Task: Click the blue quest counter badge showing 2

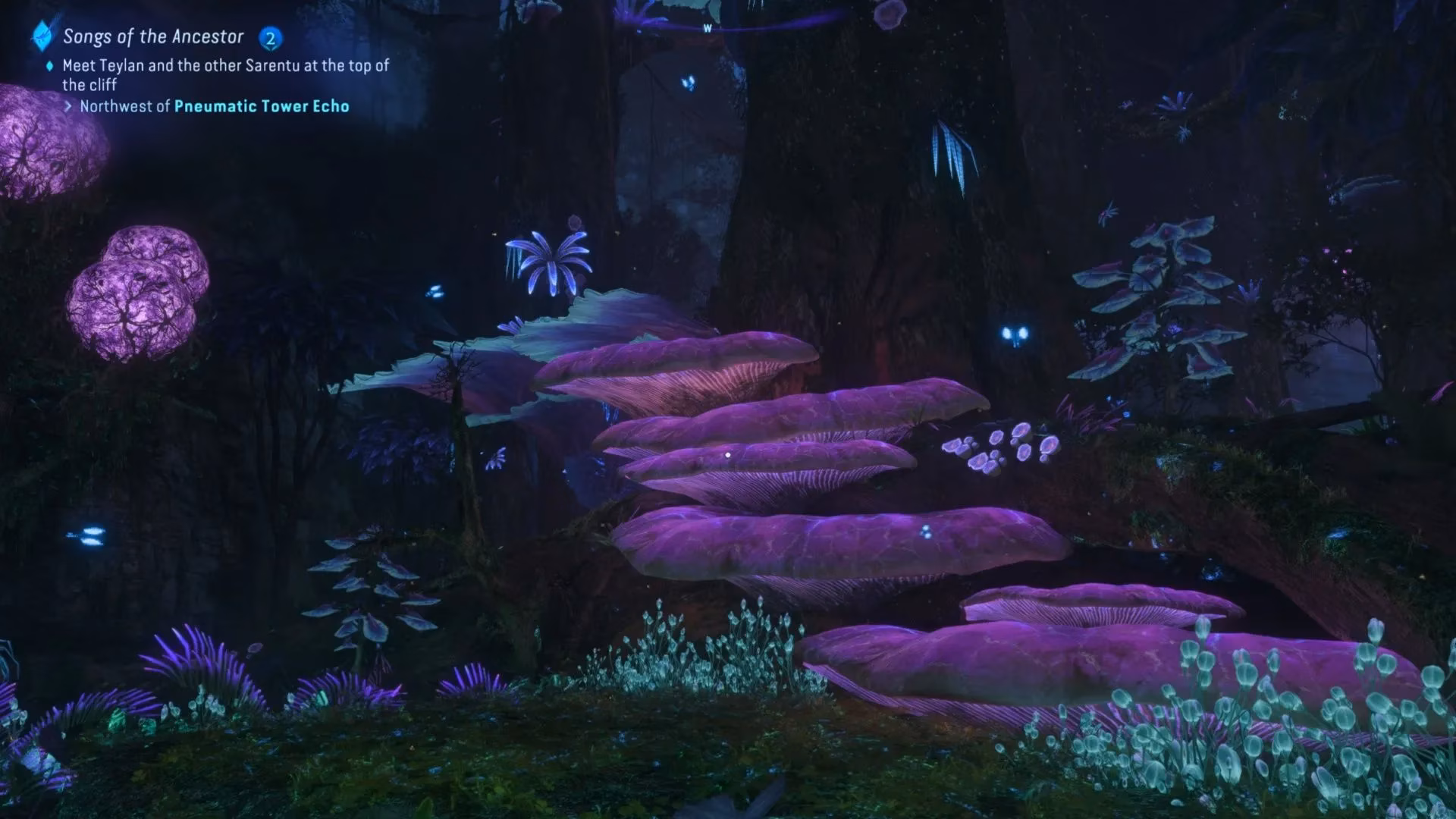Action: (271, 36)
